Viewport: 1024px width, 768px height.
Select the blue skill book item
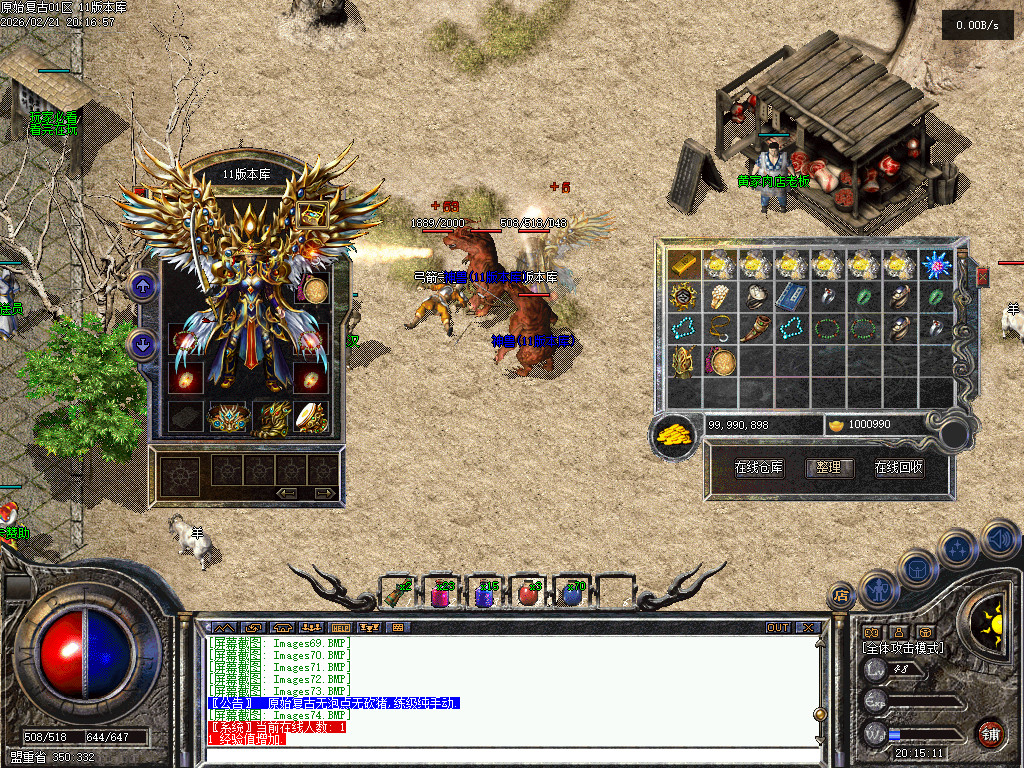point(792,296)
